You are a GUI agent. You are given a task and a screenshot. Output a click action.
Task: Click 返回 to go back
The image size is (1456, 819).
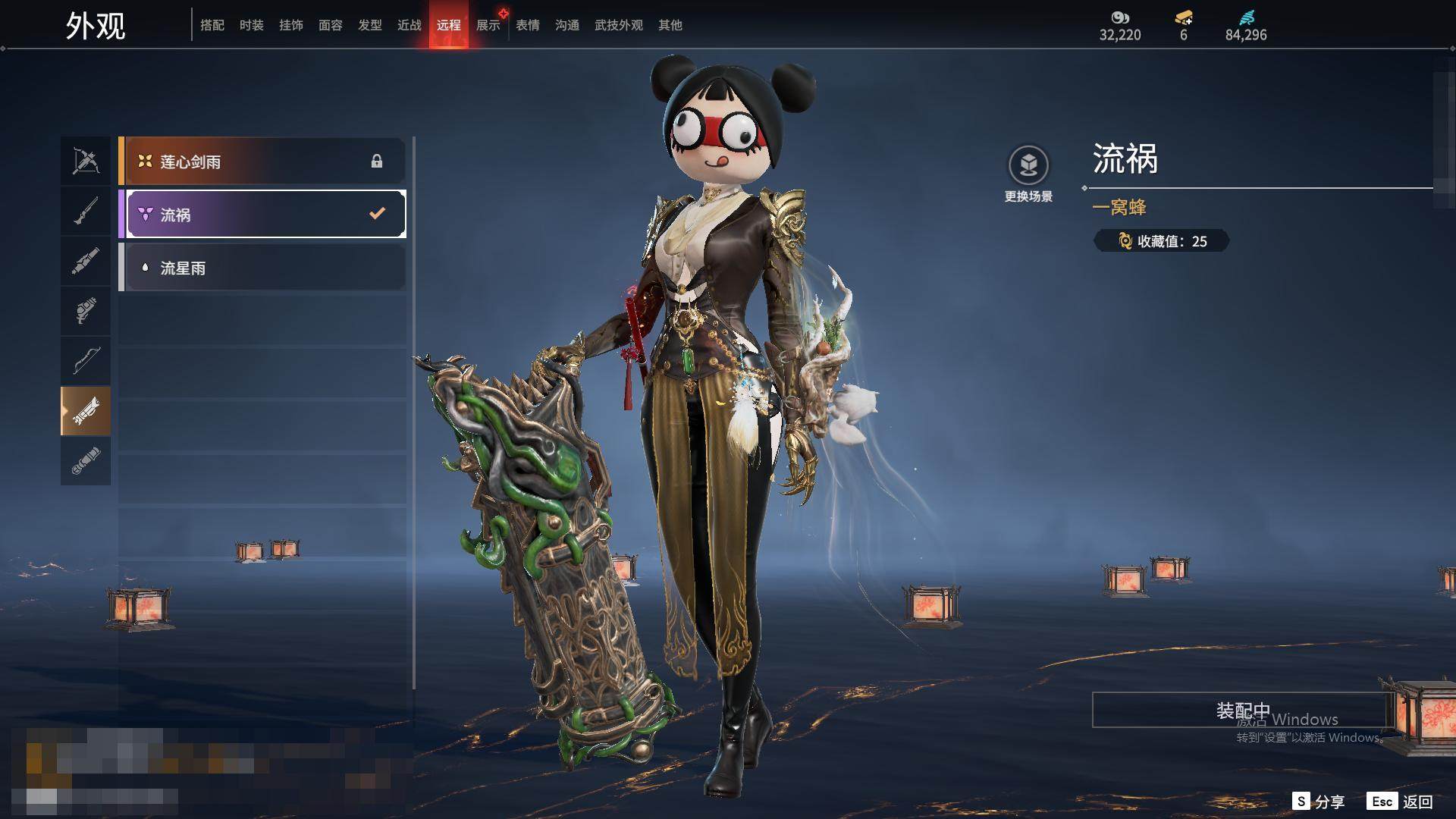1401,802
